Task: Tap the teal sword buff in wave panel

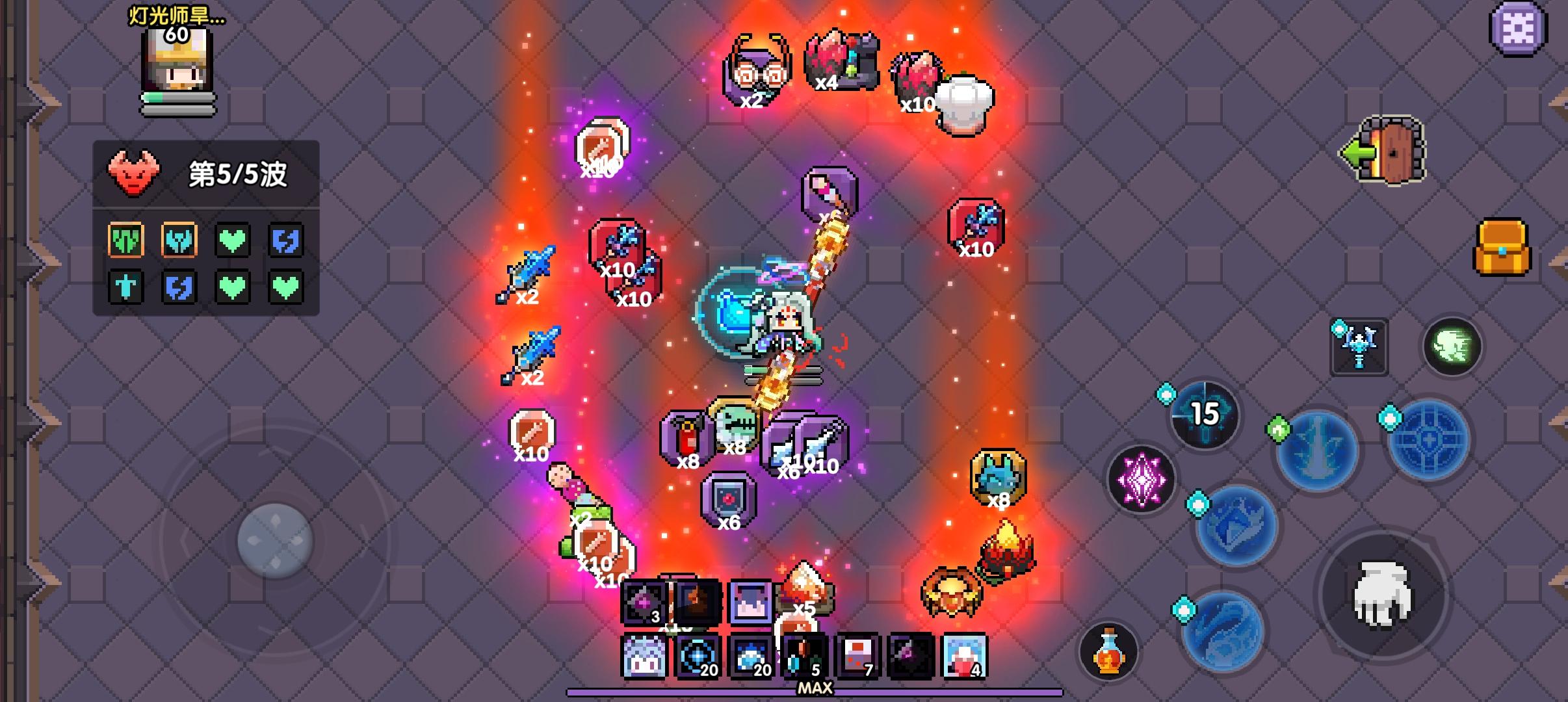Action: point(125,286)
